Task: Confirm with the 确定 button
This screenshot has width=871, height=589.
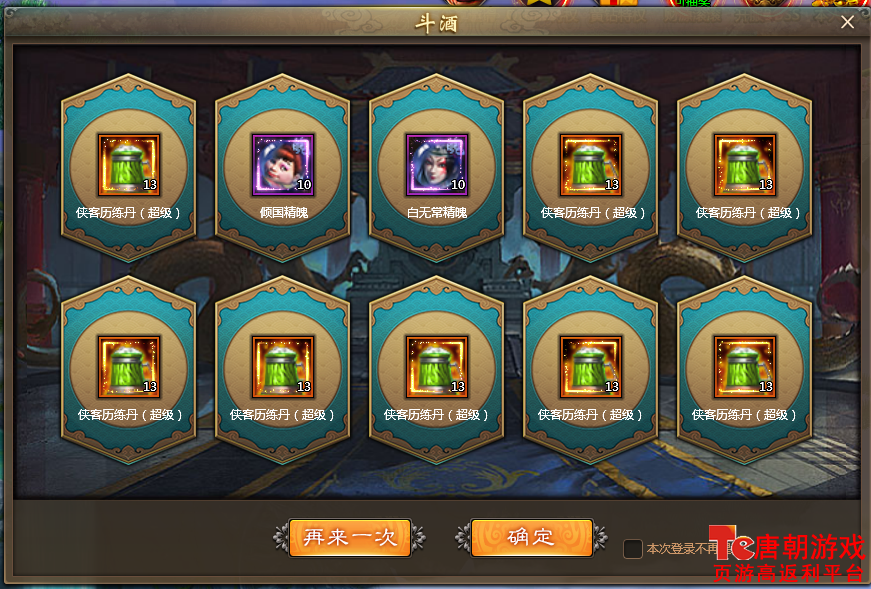Action: tap(531, 537)
